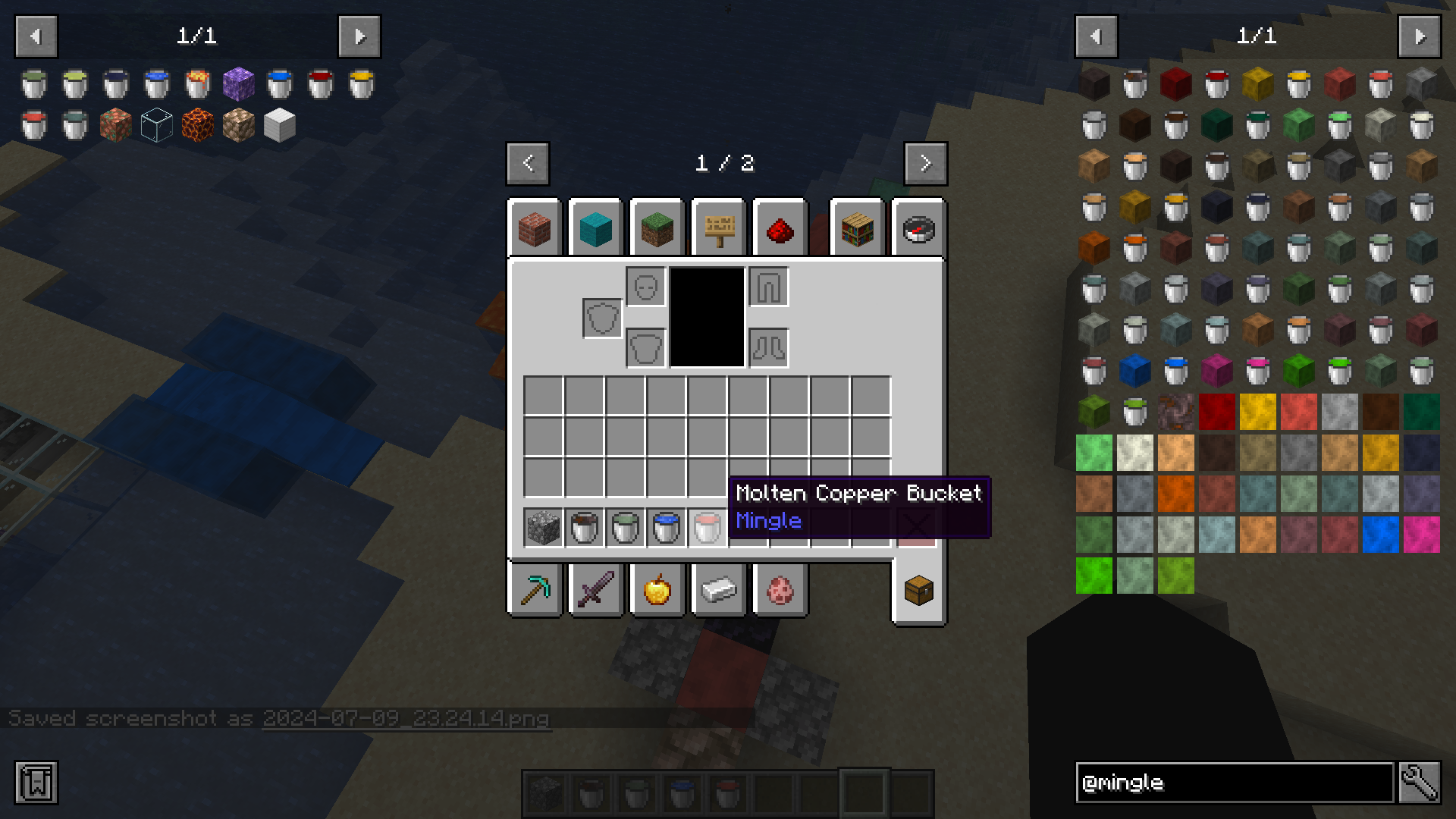Image resolution: width=1456 pixels, height=819 pixels.
Task: Open the chiseled bookshelf category tab
Action: point(857,227)
